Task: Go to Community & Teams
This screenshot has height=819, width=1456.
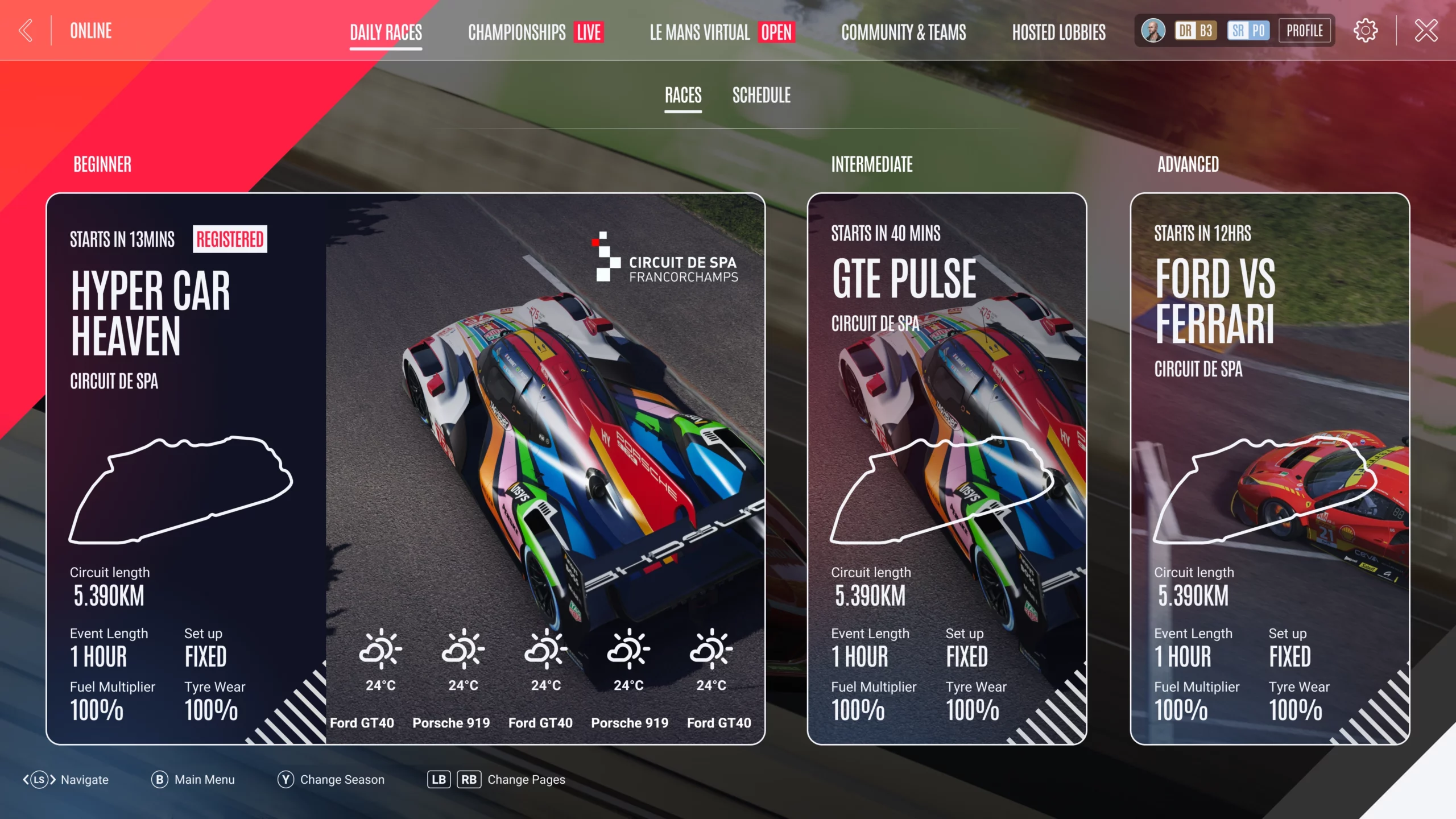Action: (x=903, y=32)
